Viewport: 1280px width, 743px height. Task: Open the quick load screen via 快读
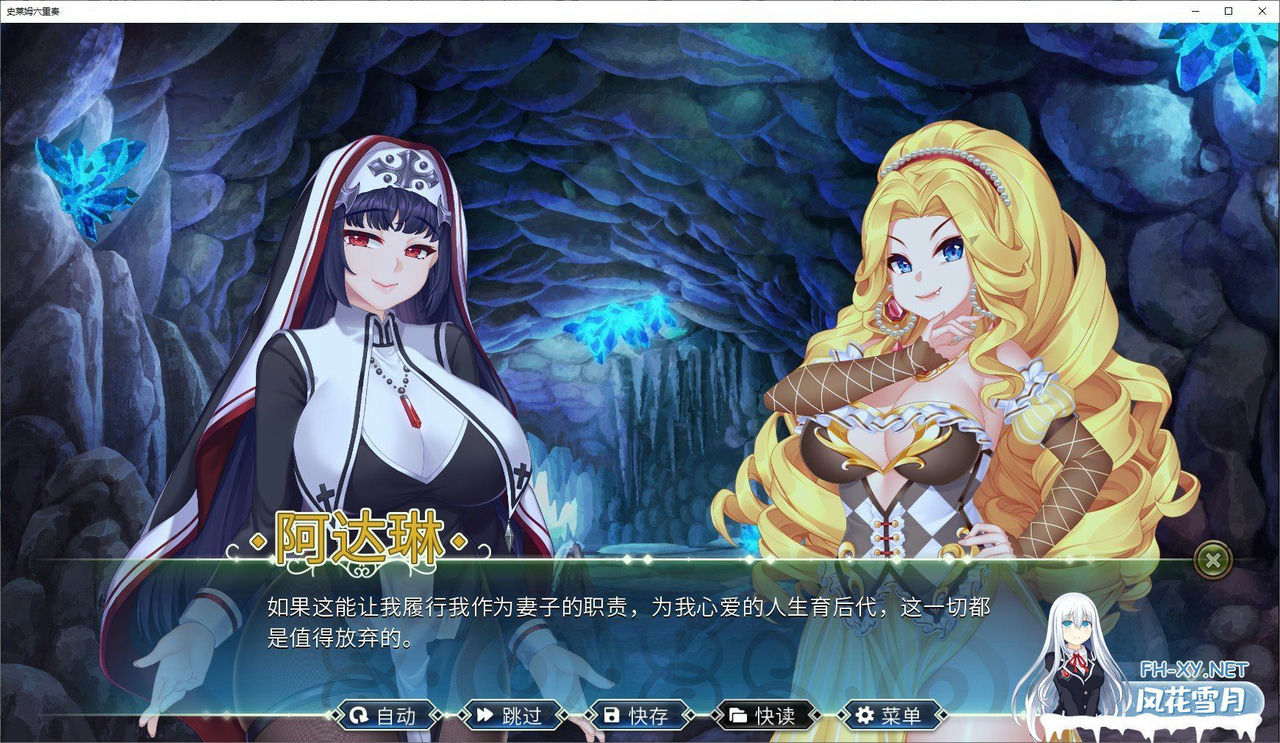pos(765,715)
